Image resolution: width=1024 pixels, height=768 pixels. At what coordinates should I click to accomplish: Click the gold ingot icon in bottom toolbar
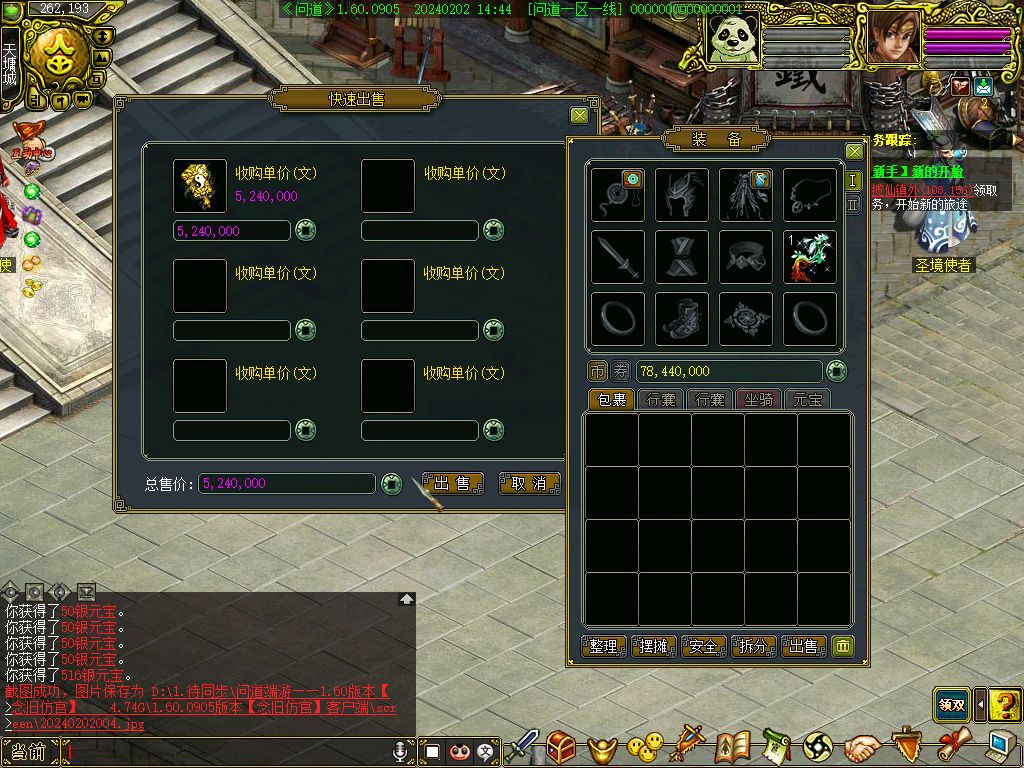[x=602, y=746]
